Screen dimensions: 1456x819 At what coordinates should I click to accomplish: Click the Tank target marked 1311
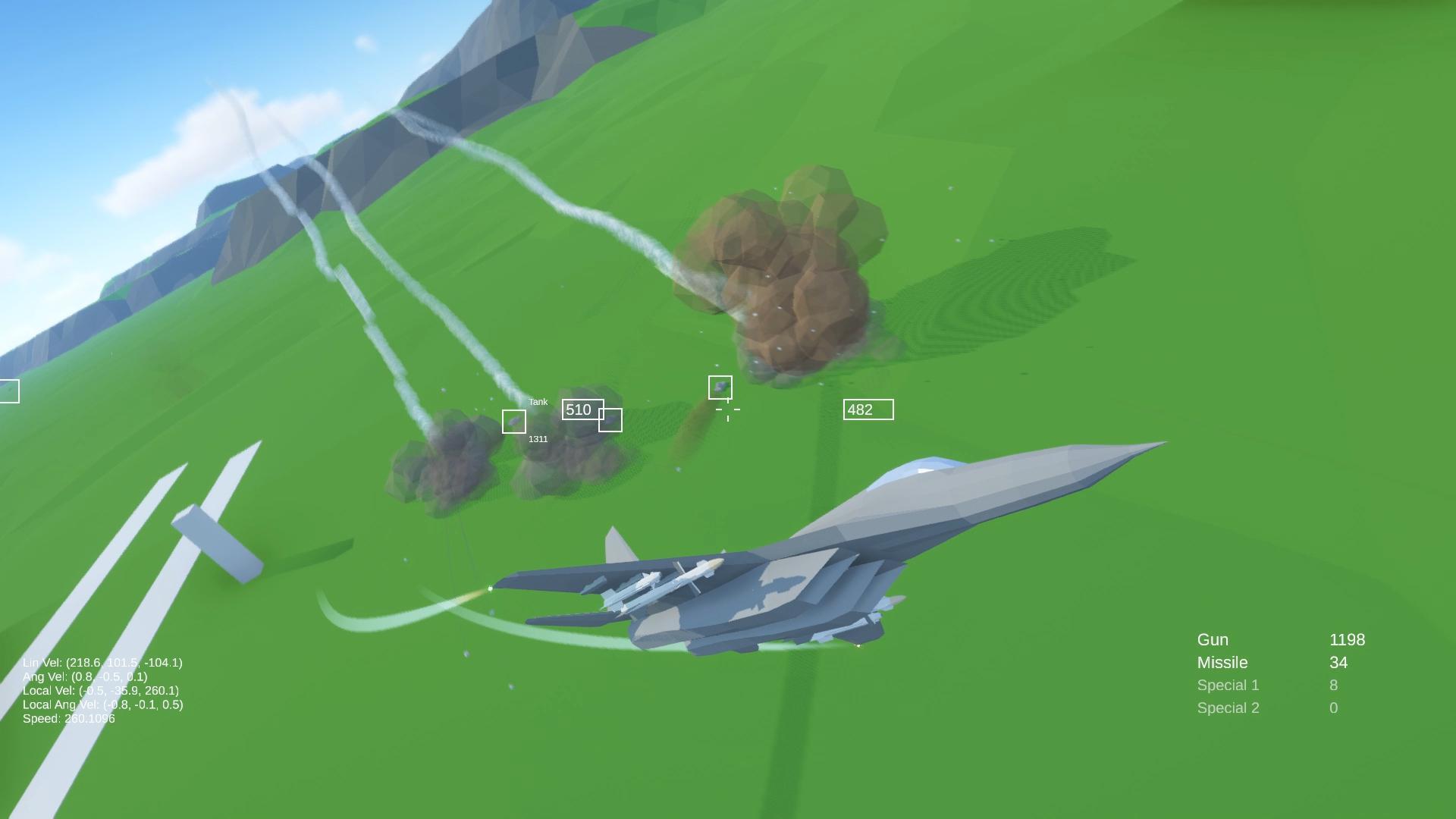pyautogui.click(x=515, y=421)
